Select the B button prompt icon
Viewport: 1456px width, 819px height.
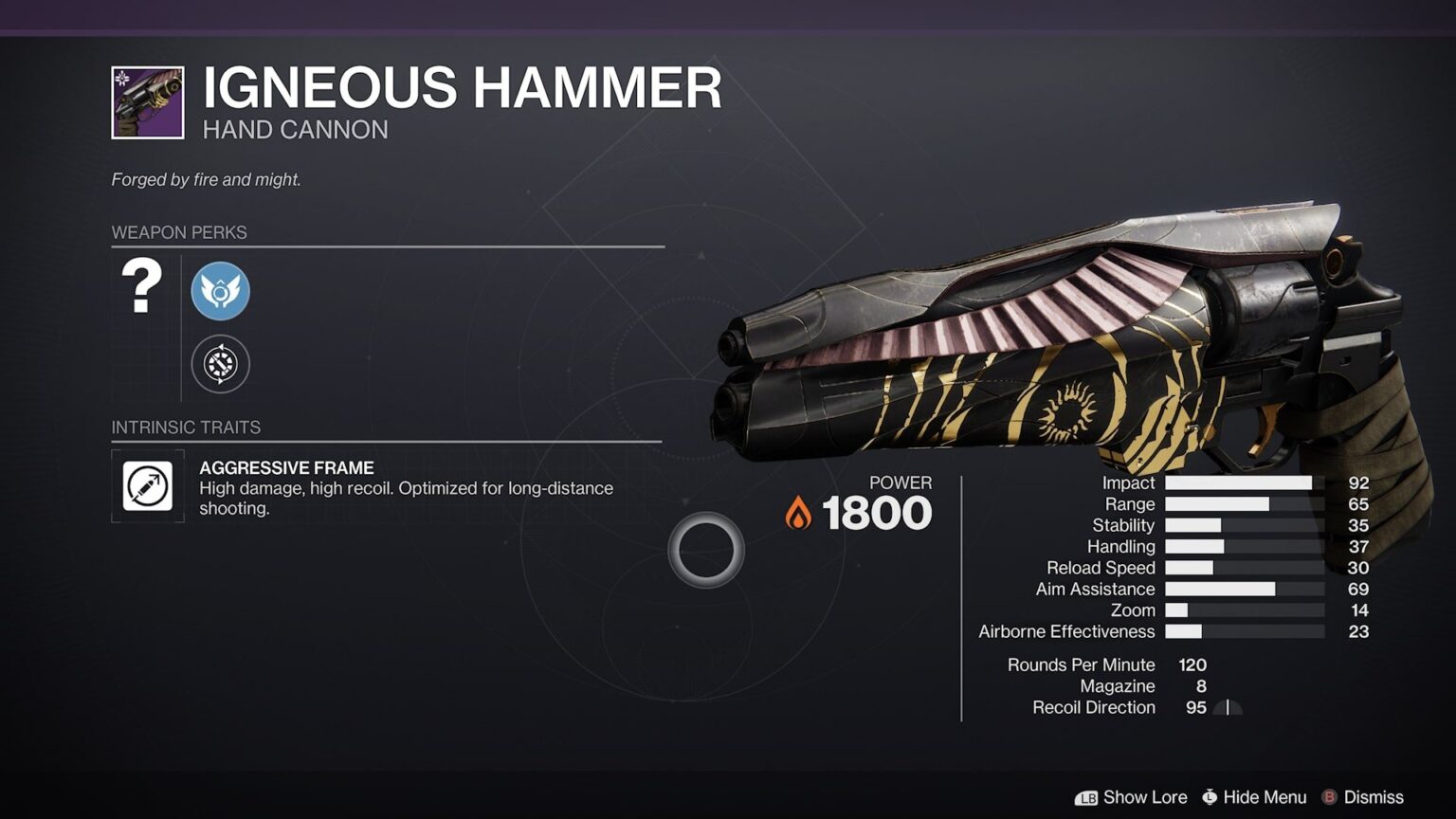(x=1331, y=797)
